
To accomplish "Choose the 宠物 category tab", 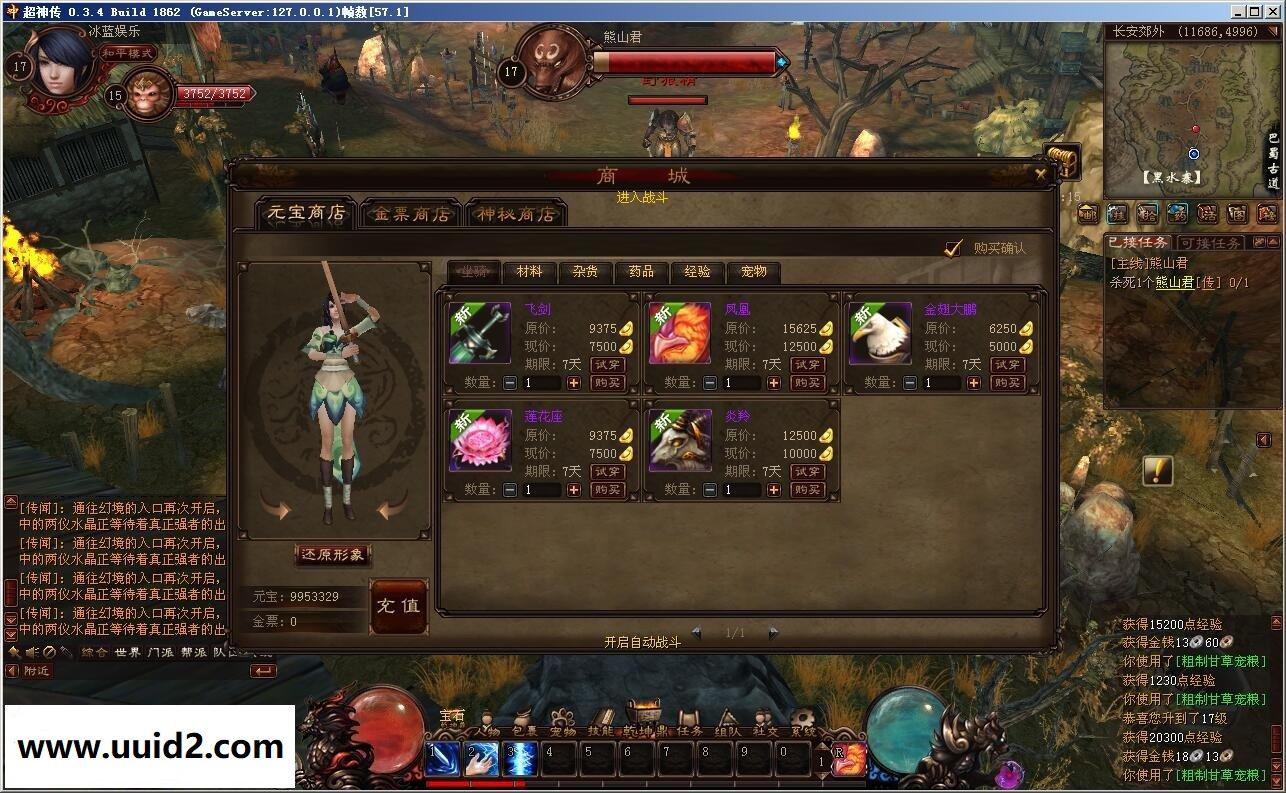I will tap(753, 271).
